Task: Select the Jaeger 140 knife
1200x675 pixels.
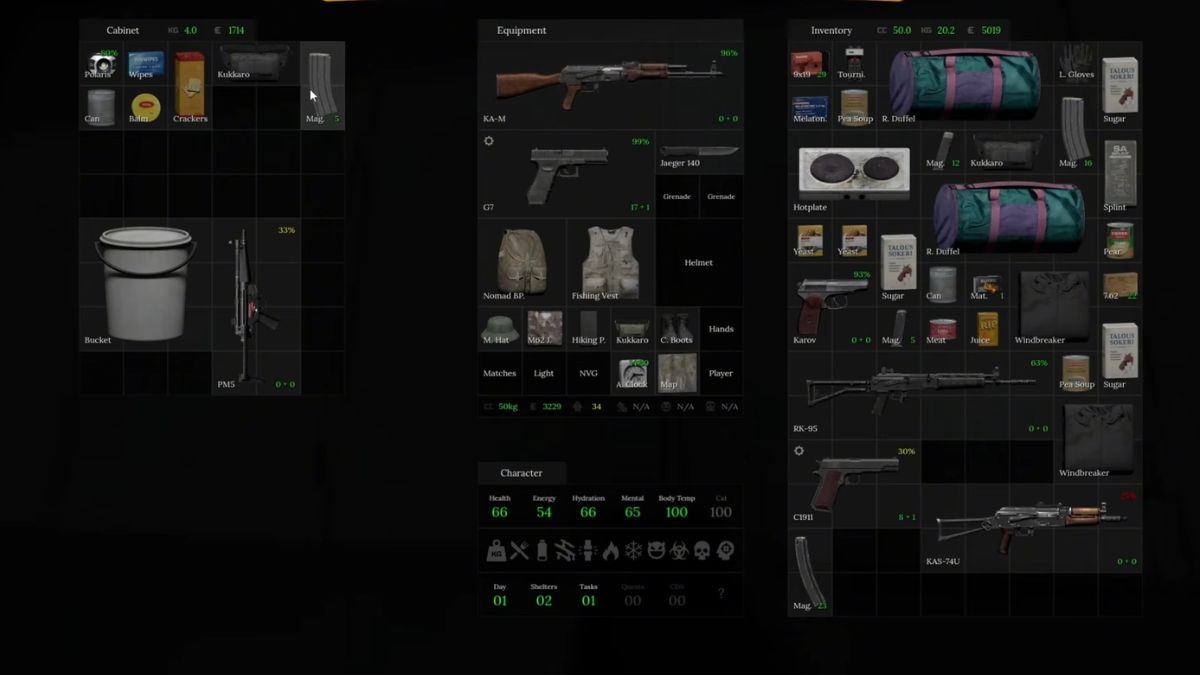Action: coord(698,152)
